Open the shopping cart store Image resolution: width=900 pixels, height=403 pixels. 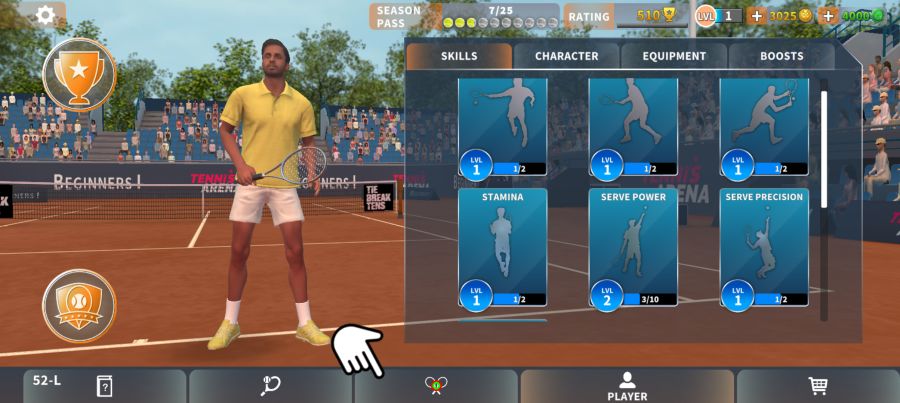(x=817, y=386)
